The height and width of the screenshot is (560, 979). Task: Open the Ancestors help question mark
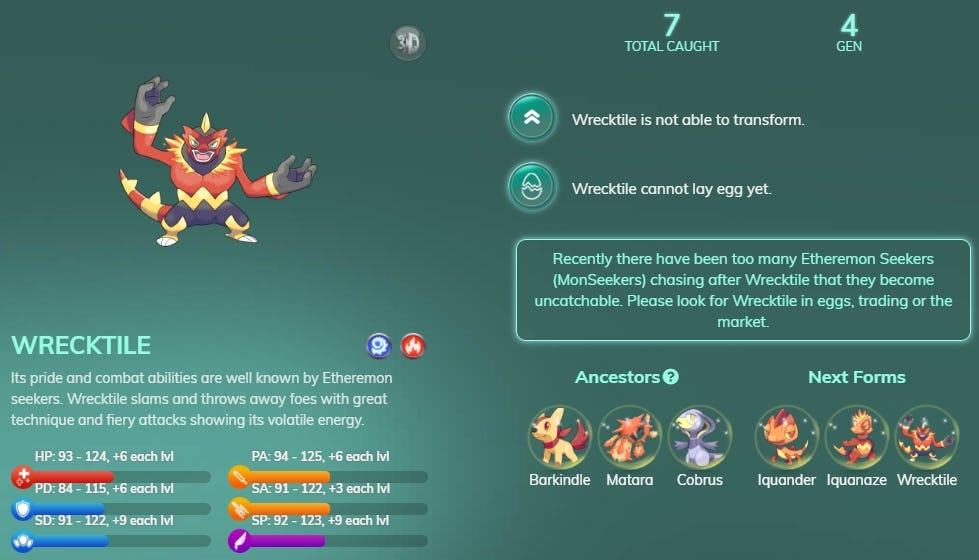click(x=670, y=377)
